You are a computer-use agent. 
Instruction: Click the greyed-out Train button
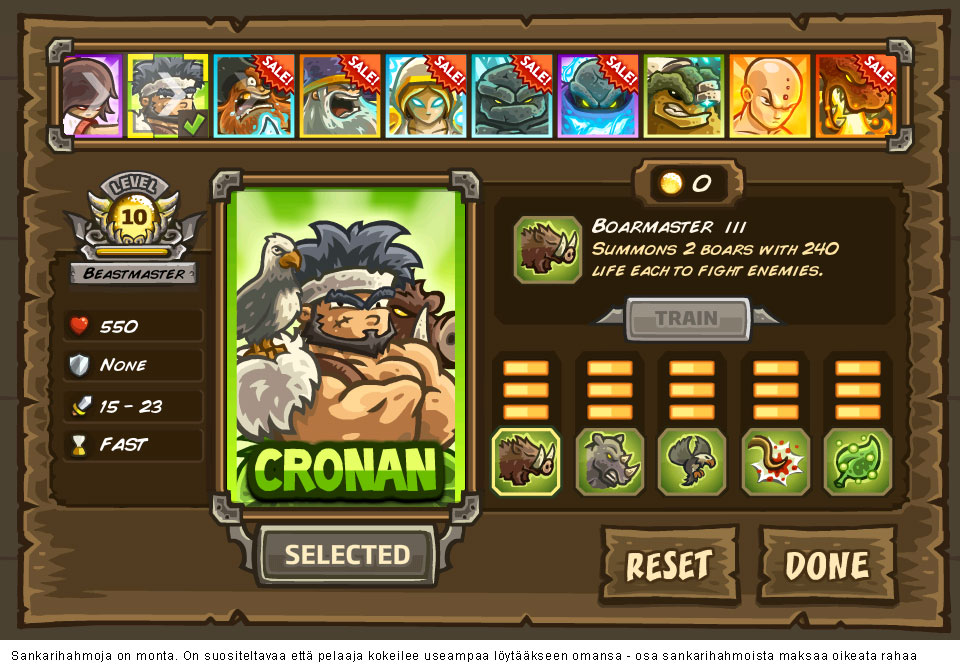[x=686, y=319]
